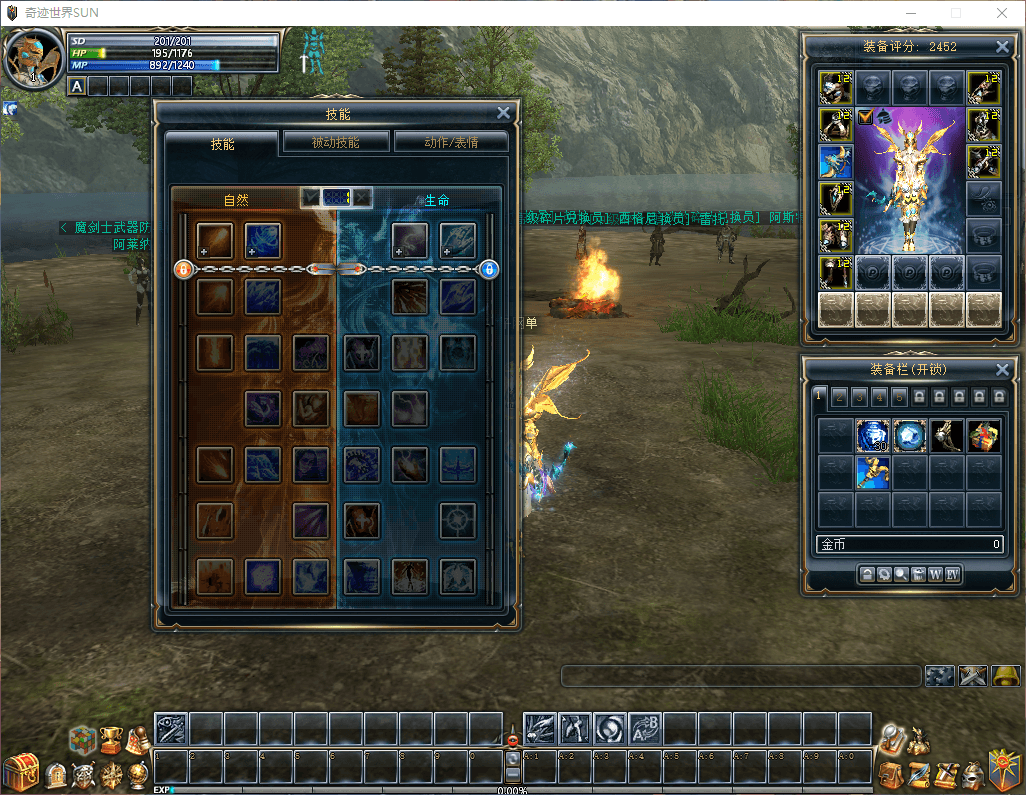Switch to the 被动技能 tab
Viewport: 1026px width, 795px height.
pyautogui.click(x=336, y=142)
